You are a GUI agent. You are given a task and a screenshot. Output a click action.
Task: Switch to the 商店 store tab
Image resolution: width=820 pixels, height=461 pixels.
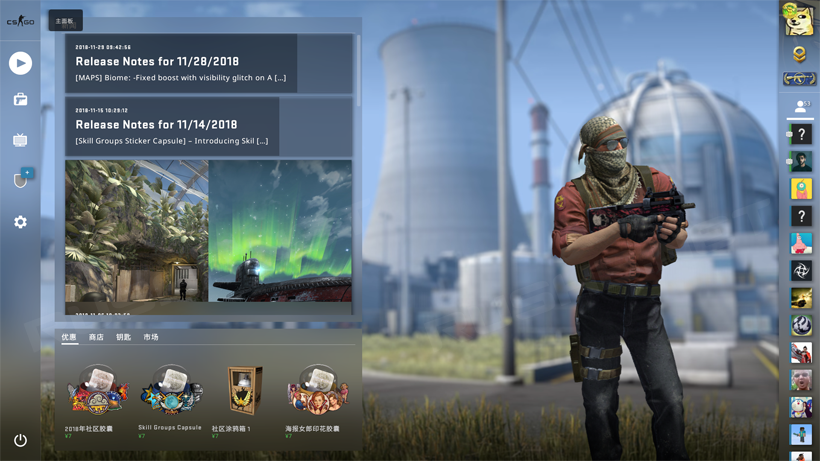click(96, 338)
